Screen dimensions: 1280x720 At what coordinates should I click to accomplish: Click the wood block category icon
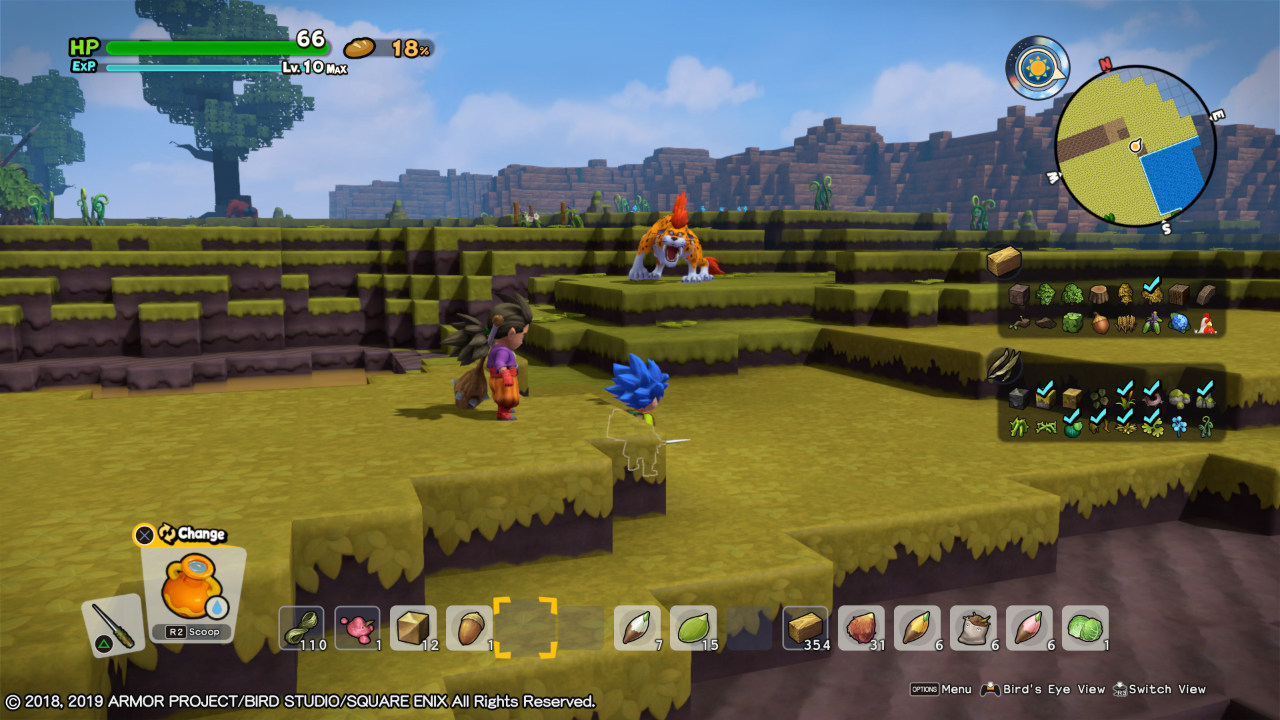point(1004,262)
